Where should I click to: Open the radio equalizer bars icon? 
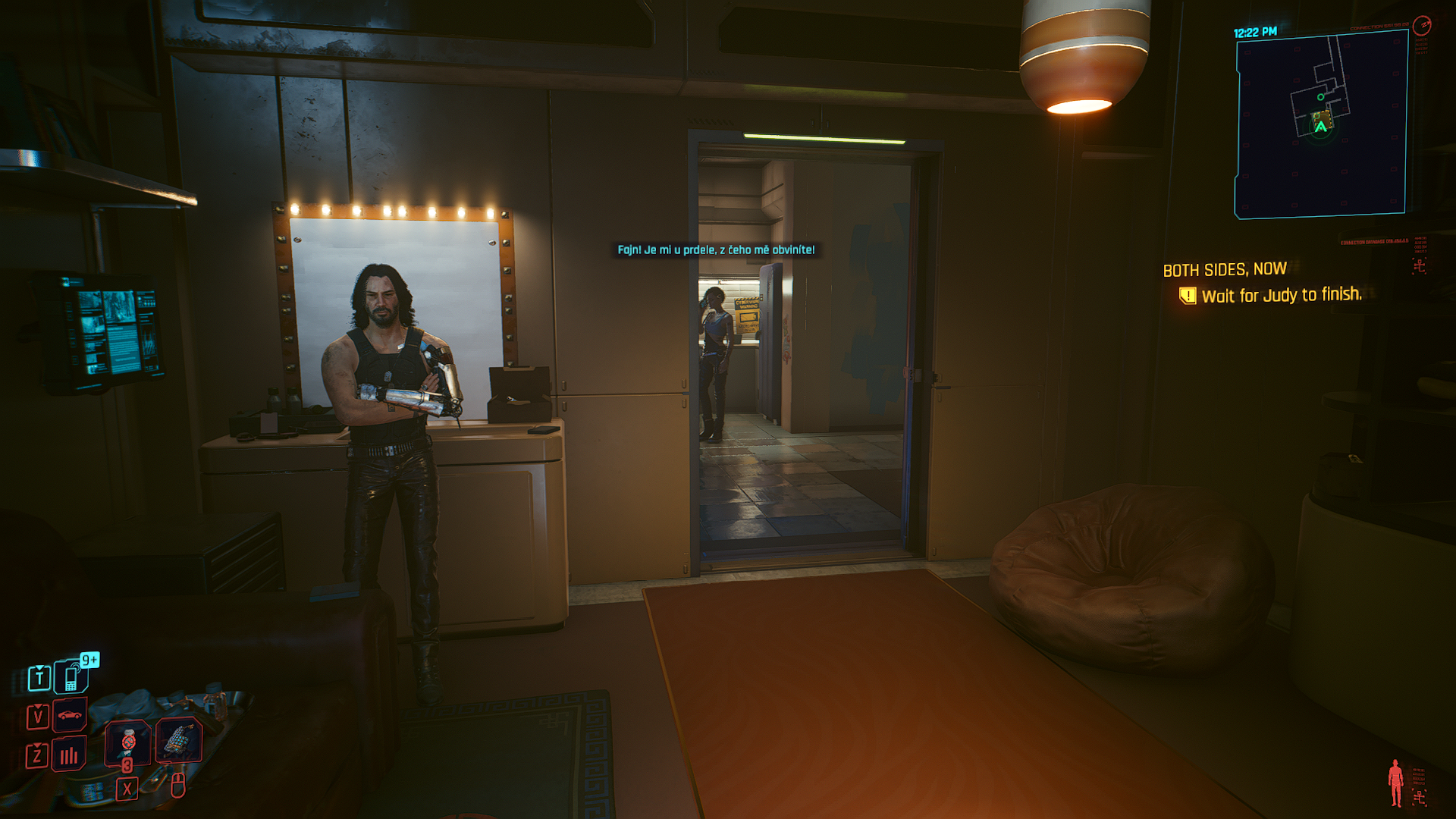coord(69,755)
